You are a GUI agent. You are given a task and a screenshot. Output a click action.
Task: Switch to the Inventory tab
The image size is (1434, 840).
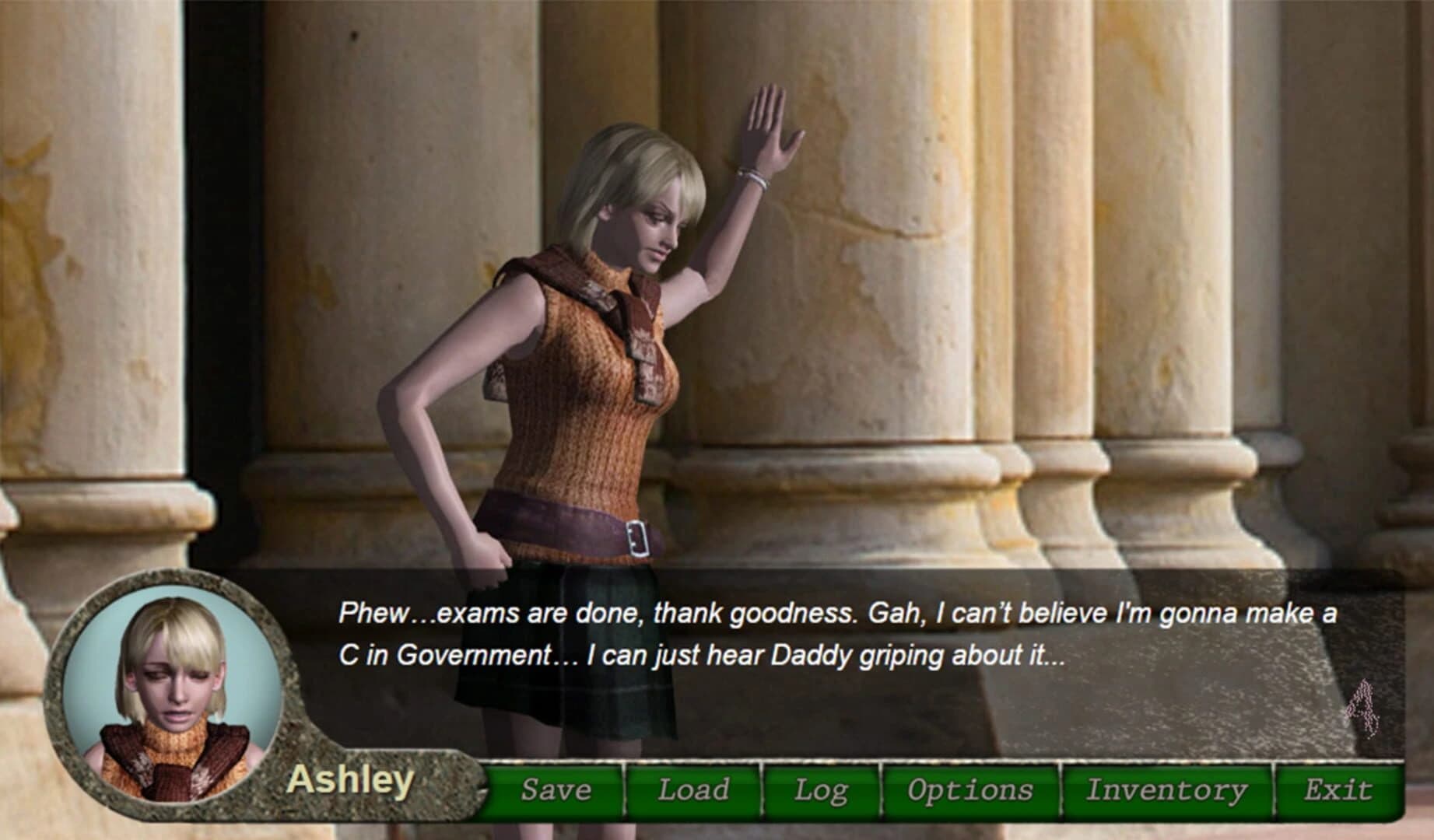[1168, 789]
